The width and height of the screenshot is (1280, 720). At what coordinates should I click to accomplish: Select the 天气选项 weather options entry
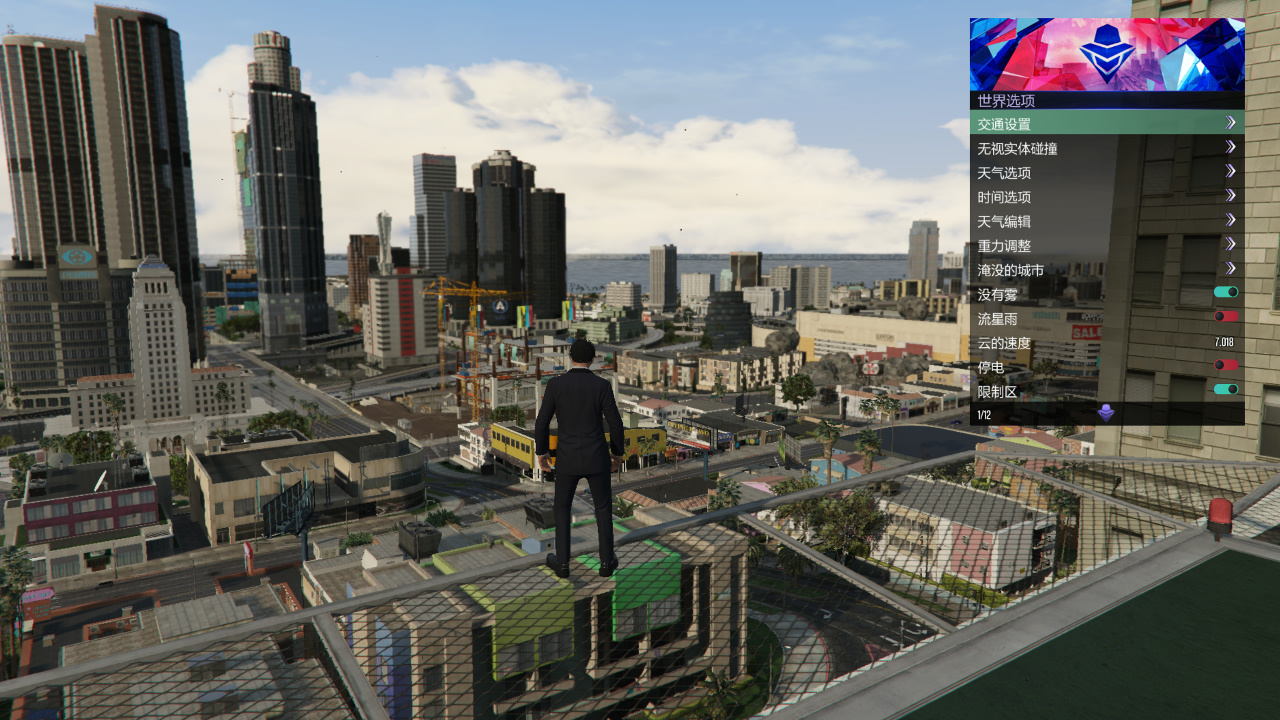click(x=1106, y=172)
